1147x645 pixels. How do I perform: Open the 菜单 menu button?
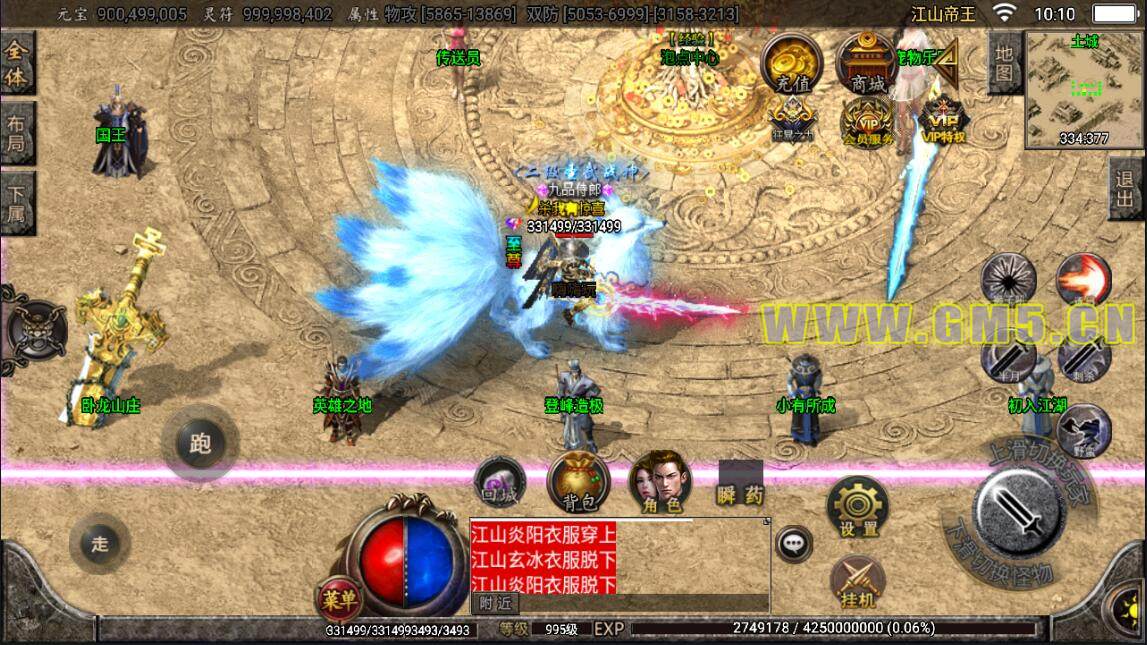pyautogui.click(x=340, y=599)
